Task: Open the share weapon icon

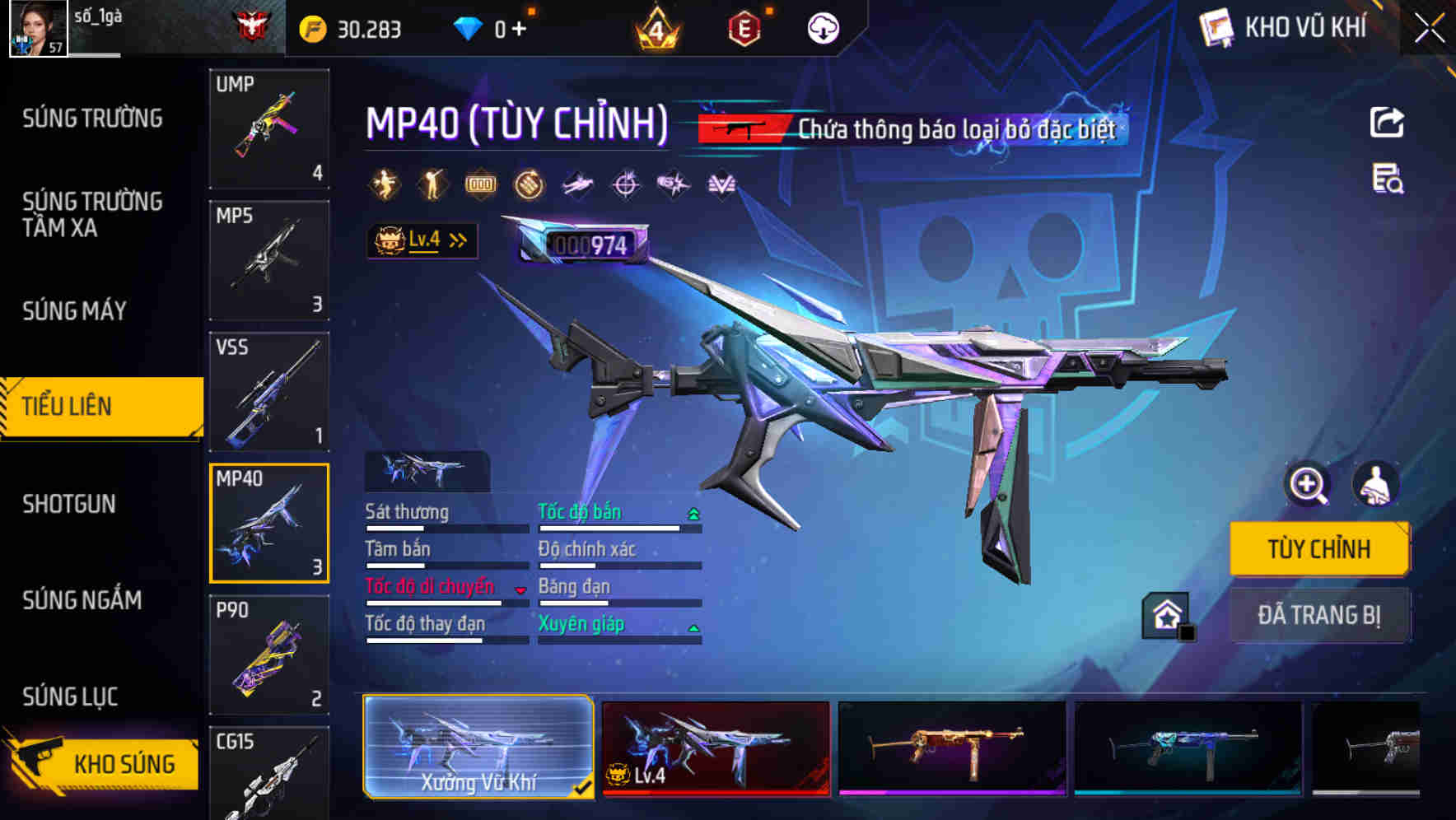Action: coord(1386,122)
